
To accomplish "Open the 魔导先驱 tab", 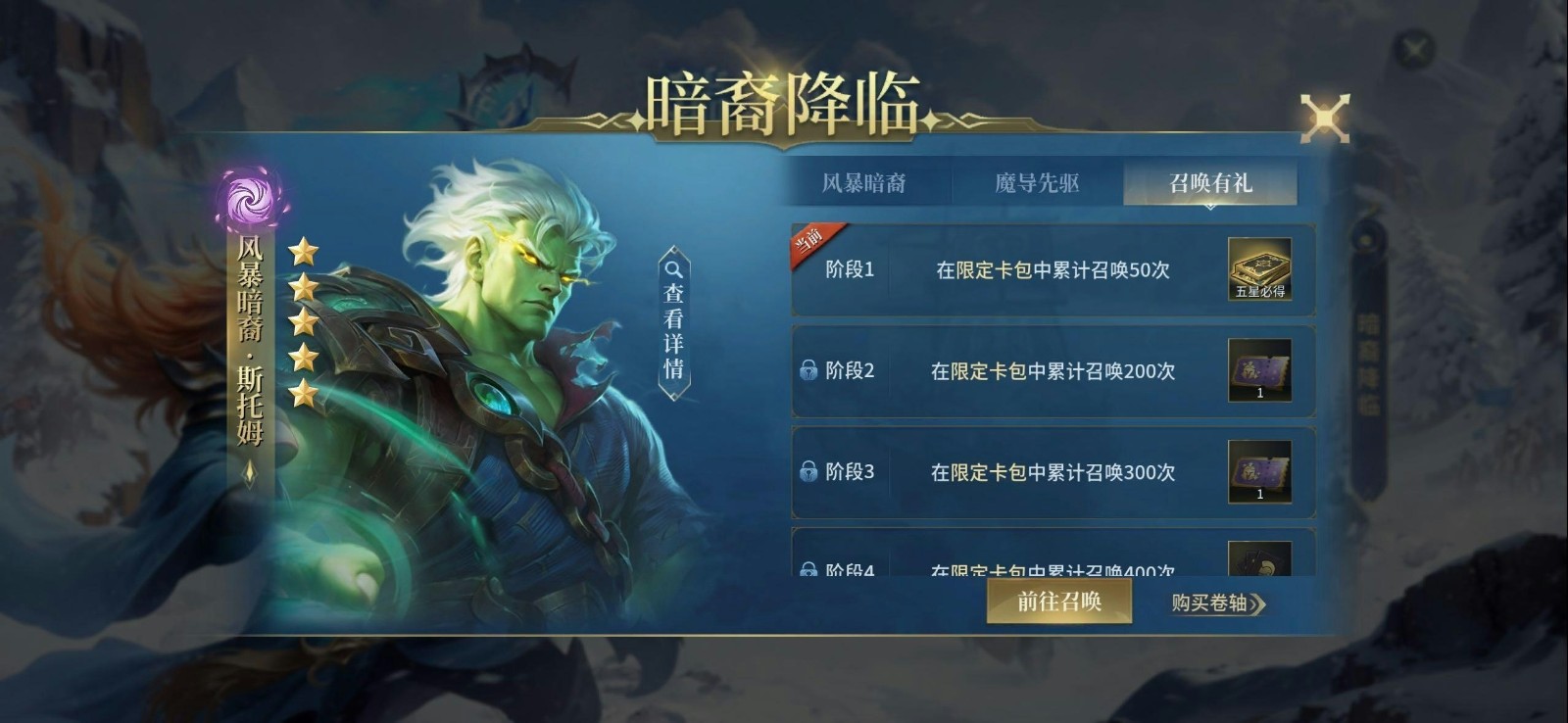I will [x=1041, y=182].
